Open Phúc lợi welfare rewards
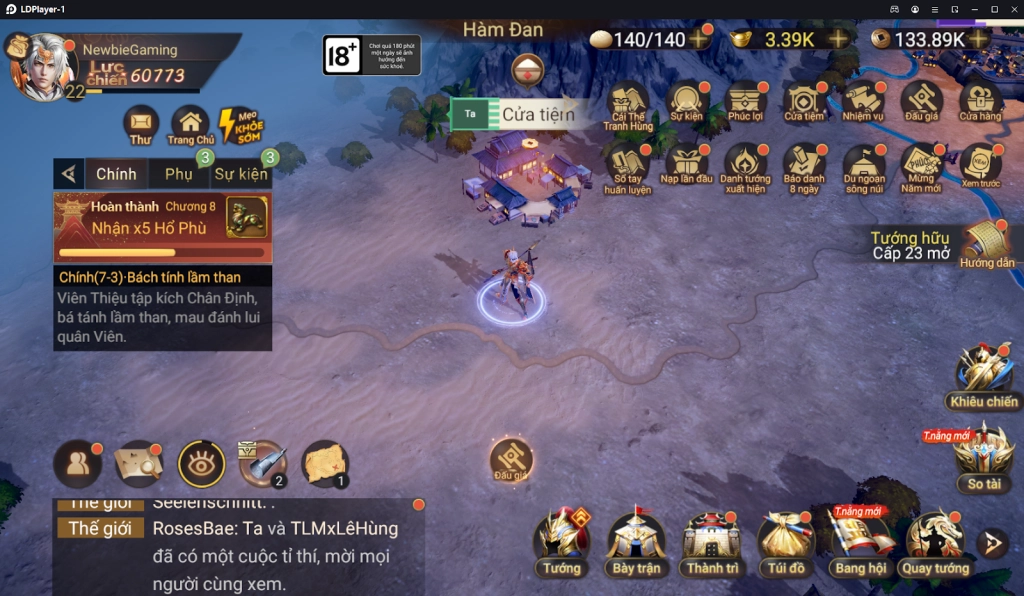Image resolution: width=1024 pixels, height=596 pixels. (746, 103)
